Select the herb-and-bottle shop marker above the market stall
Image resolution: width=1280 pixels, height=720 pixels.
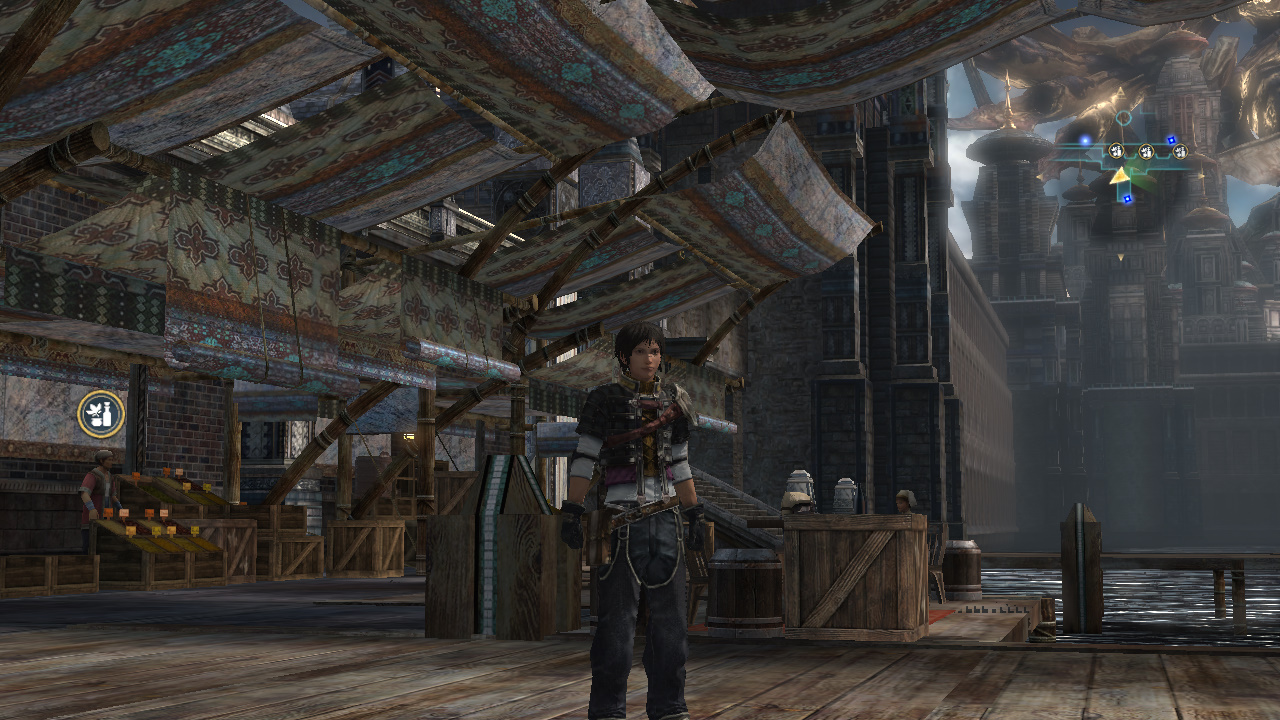pyautogui.click(x=101, y=414)
